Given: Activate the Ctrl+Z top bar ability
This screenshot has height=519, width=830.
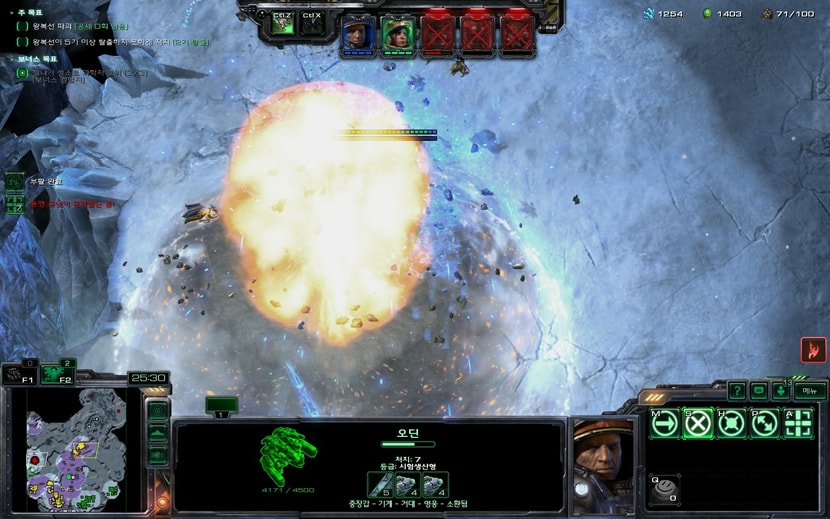Looking at the screenshot, I should (x=283, y=24).
